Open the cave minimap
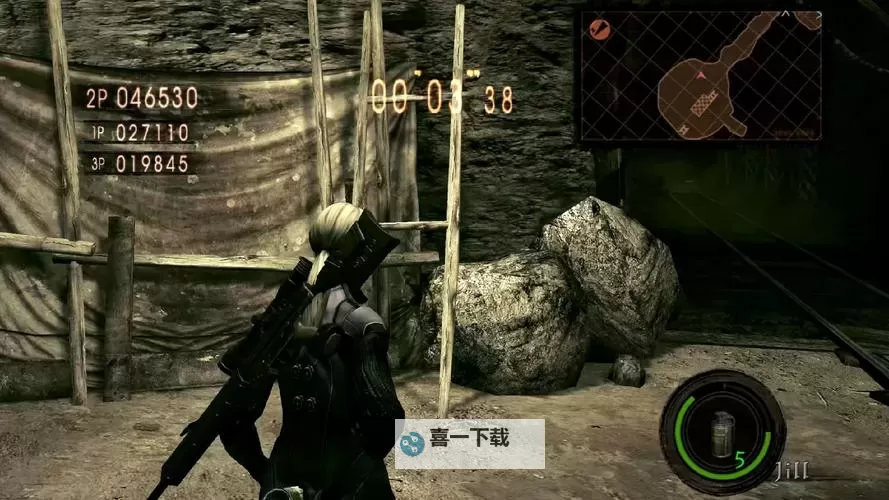 (x=701, y=76)
